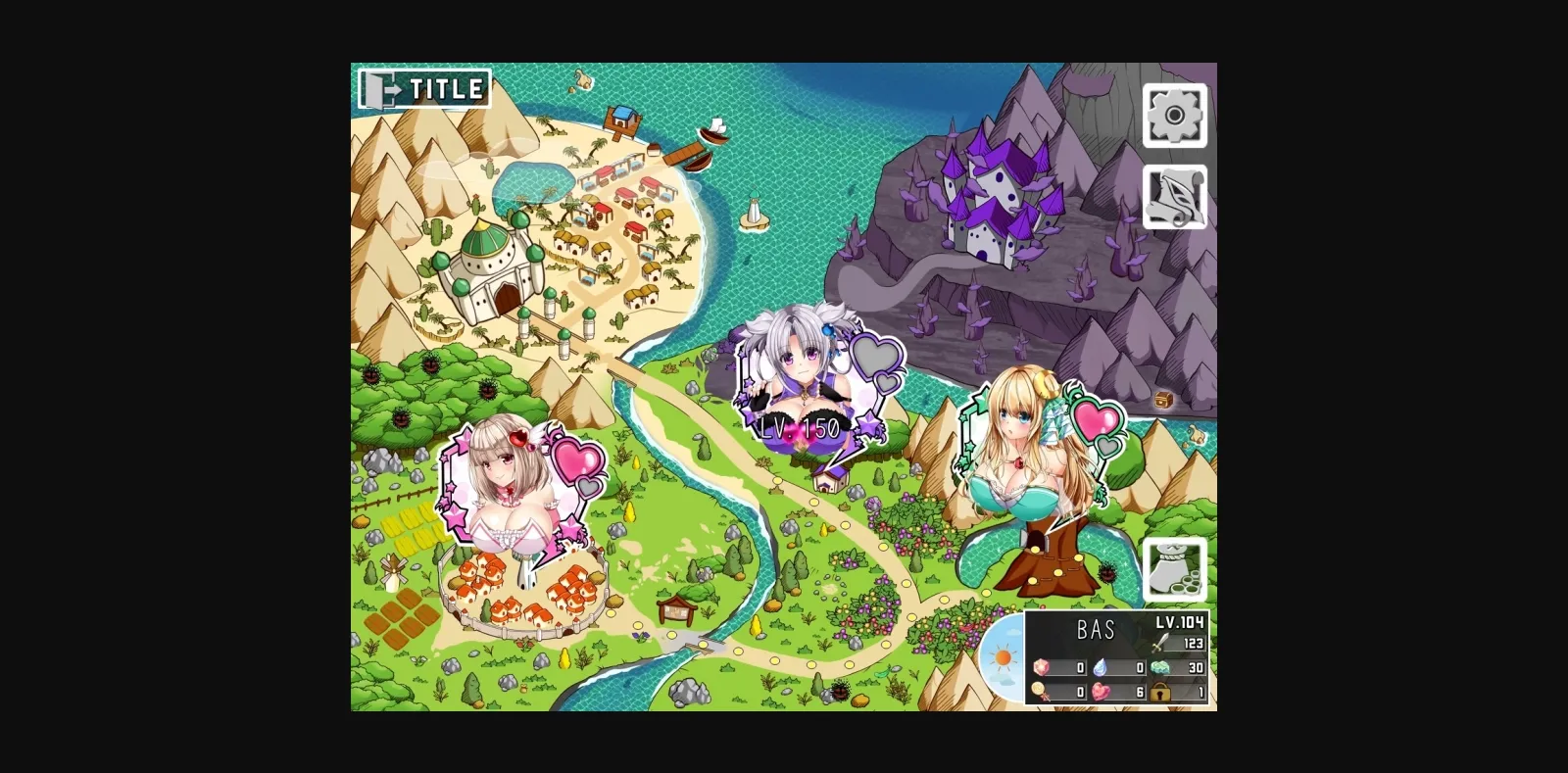Click the green crystal icon showing 30

1160,667
